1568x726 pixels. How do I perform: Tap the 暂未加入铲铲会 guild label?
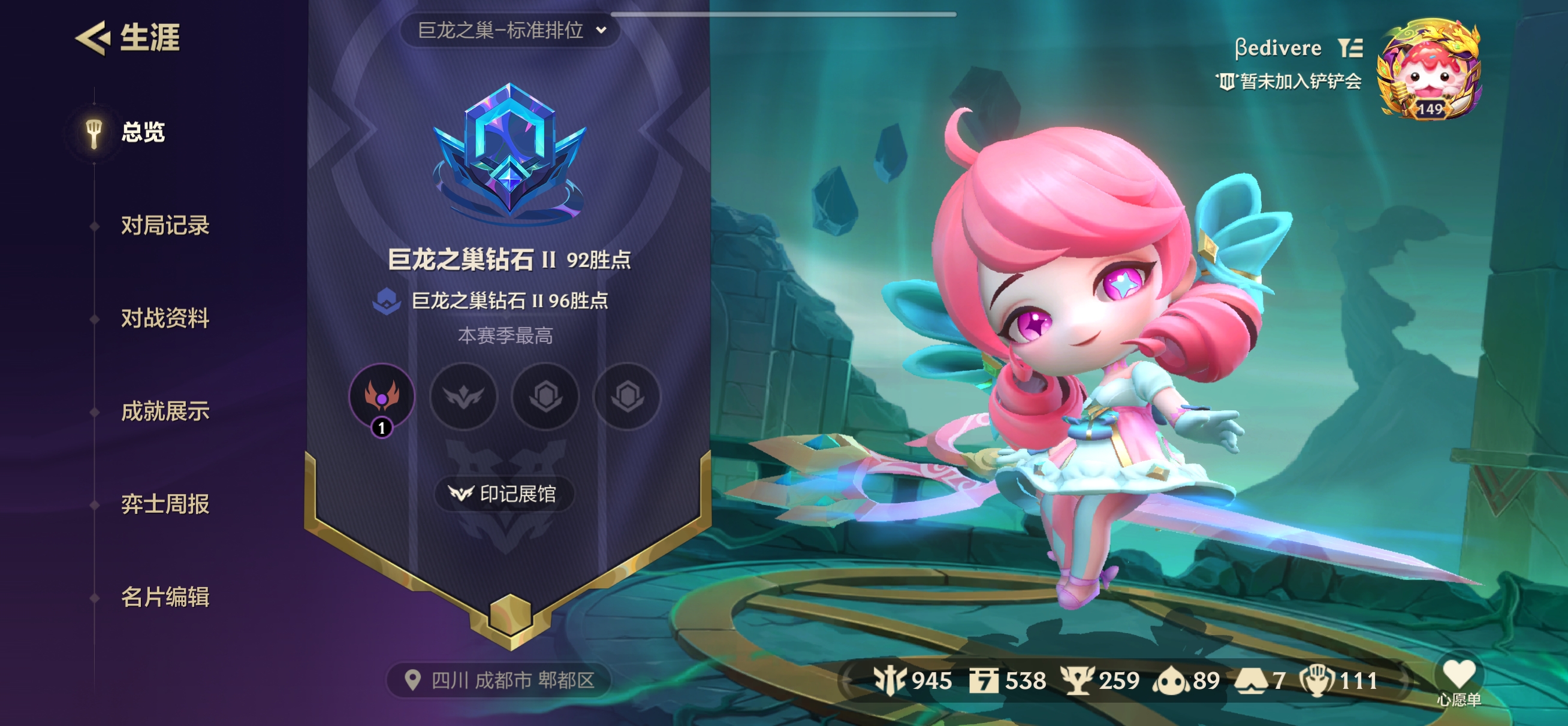click(1288, 81)
